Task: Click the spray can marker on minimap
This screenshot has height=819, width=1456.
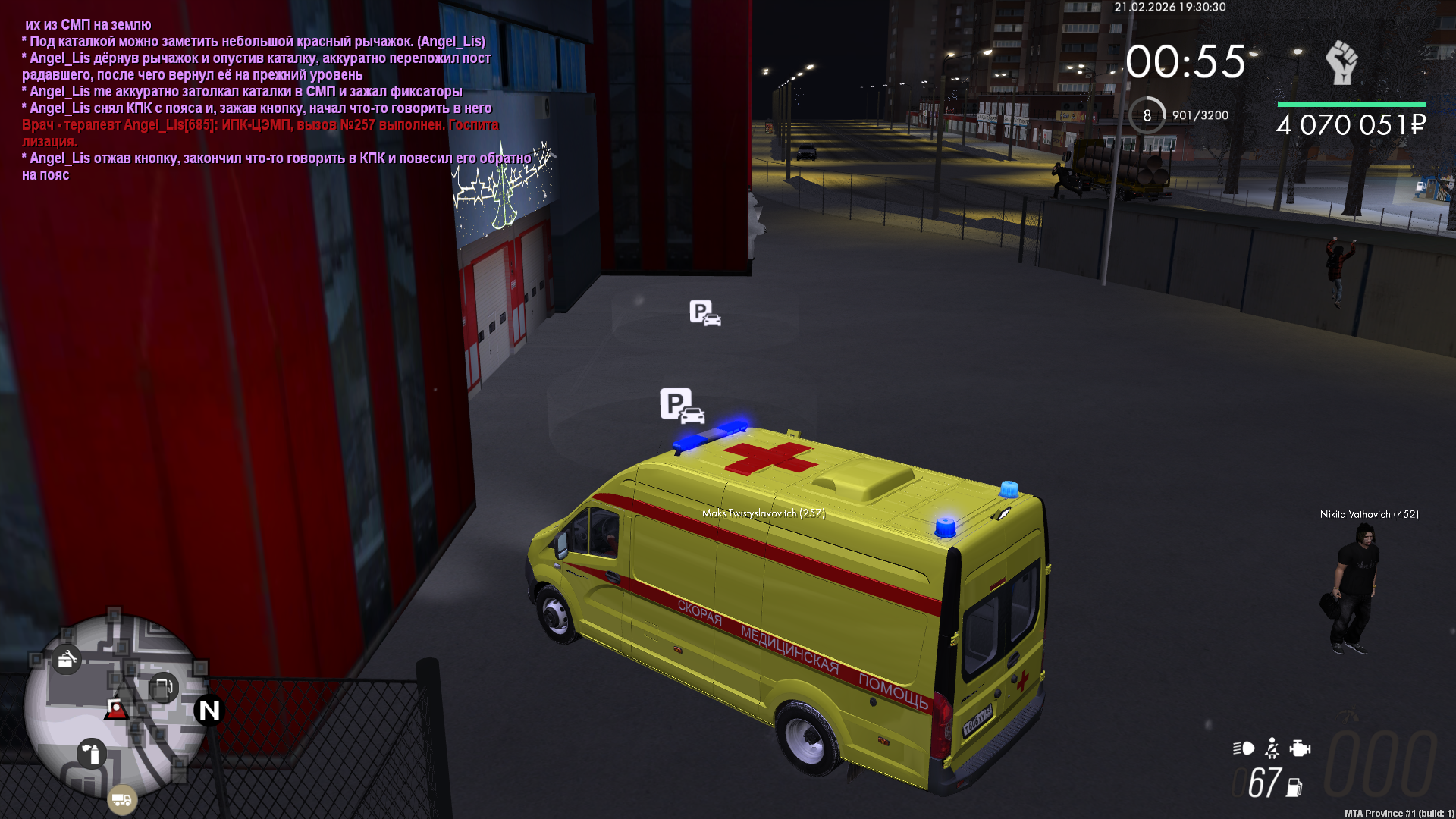Action: 92,754
